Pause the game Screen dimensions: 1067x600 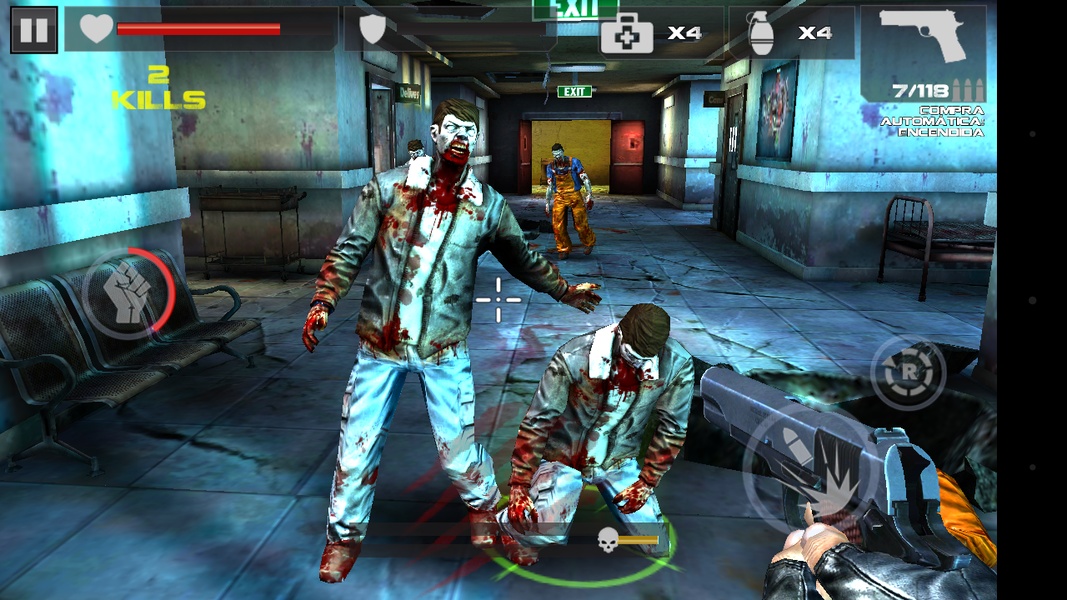(34, 29)
